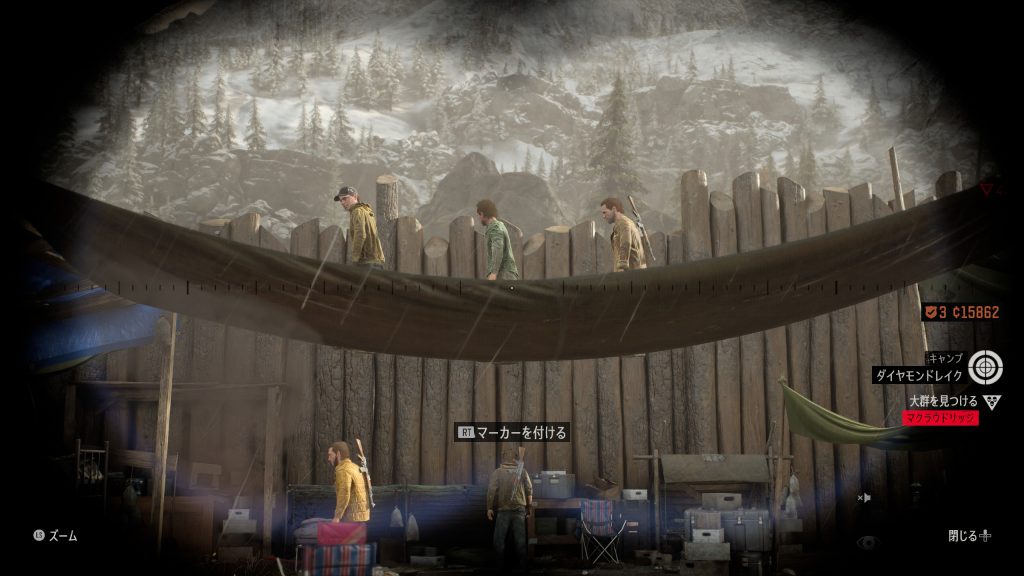Activate the ズーム zoom option

[55, 536]
